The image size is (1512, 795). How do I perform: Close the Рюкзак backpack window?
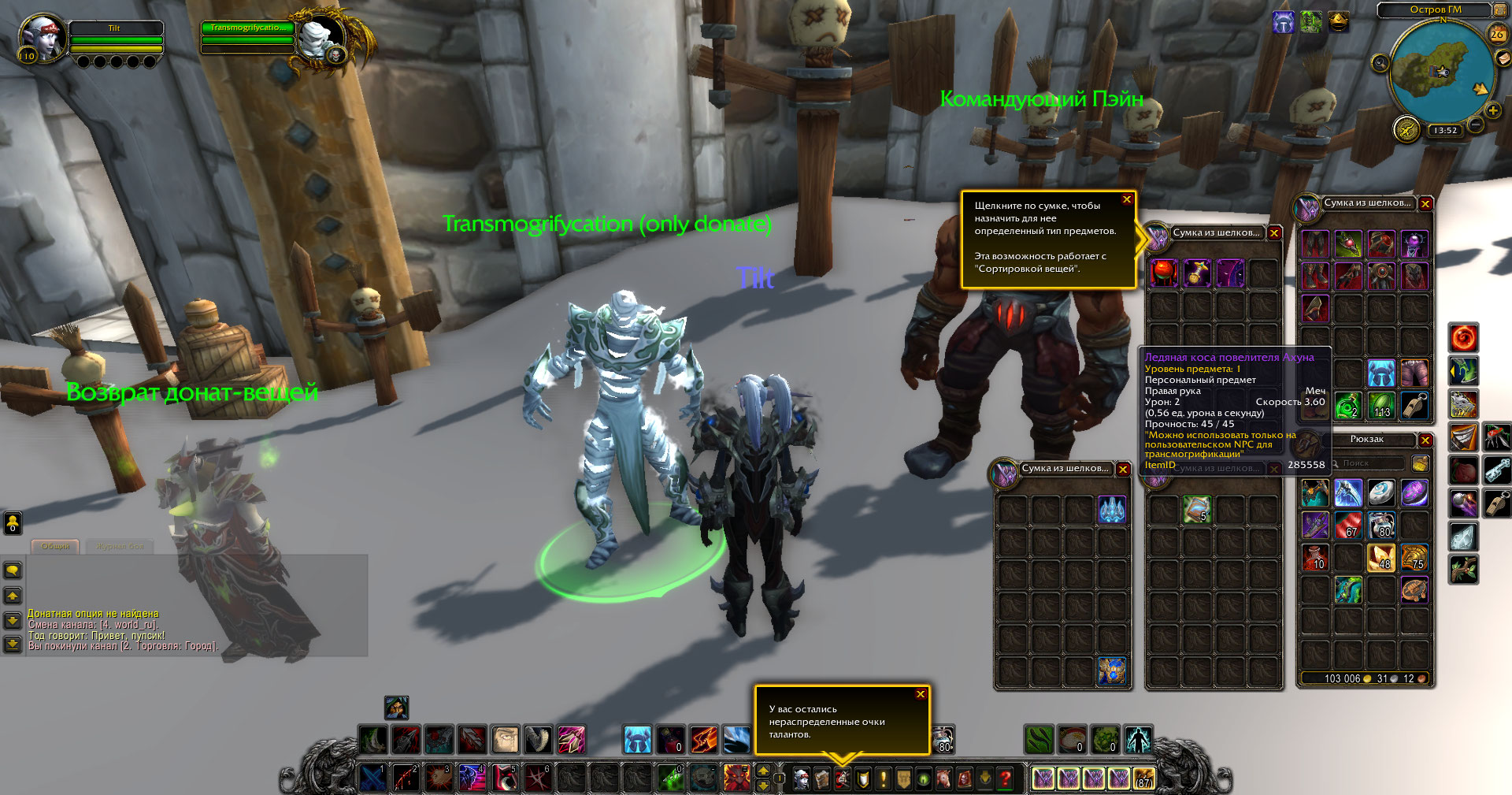(1425, 440)
